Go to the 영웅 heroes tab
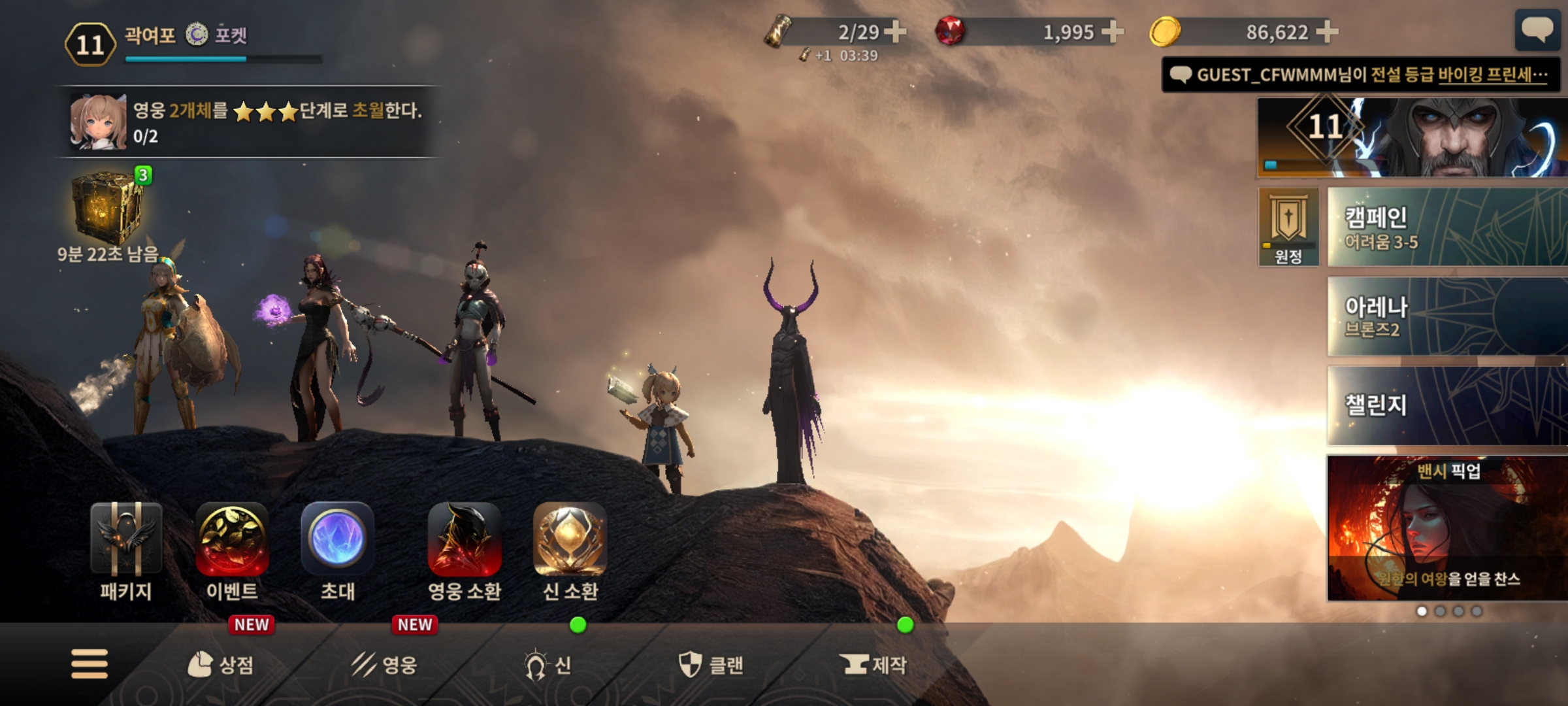The image size is (1568, 706). [384, 665]
